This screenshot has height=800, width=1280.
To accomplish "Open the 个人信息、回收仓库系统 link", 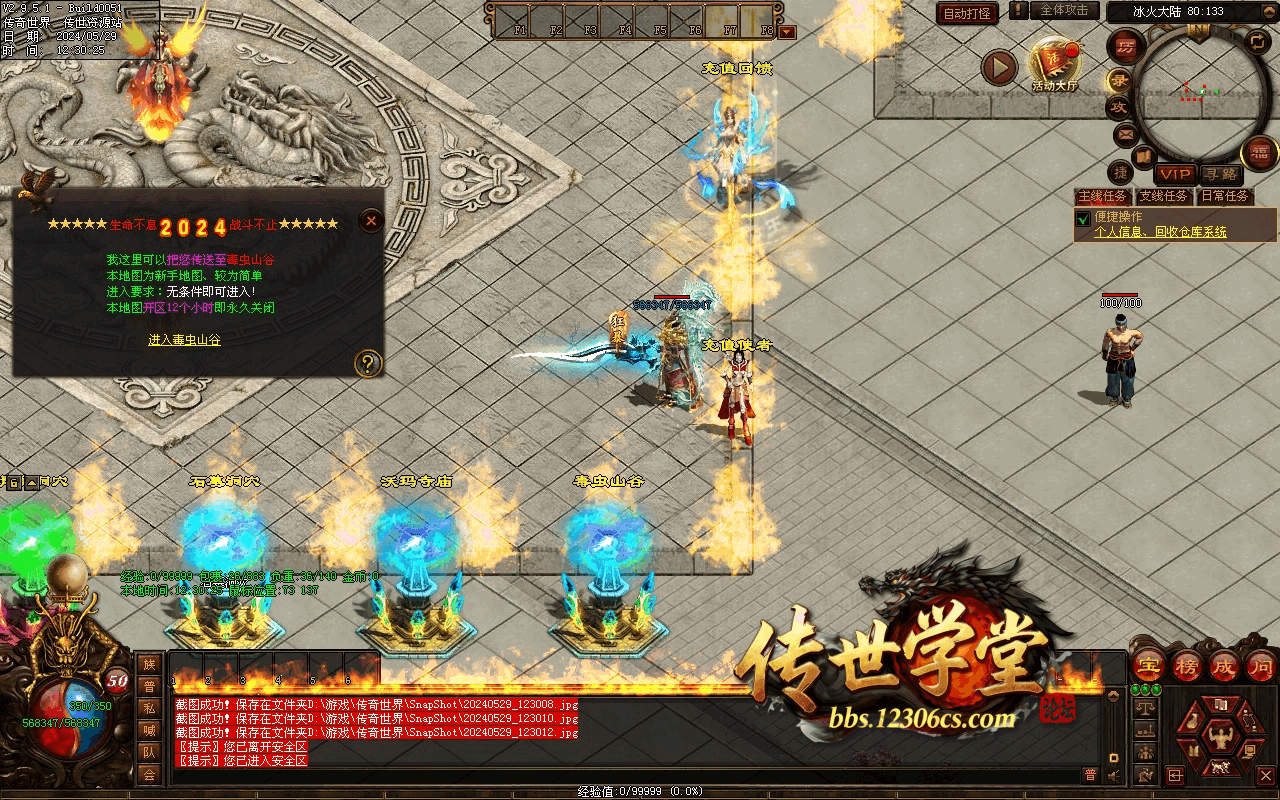I will tap(1160, 232).
